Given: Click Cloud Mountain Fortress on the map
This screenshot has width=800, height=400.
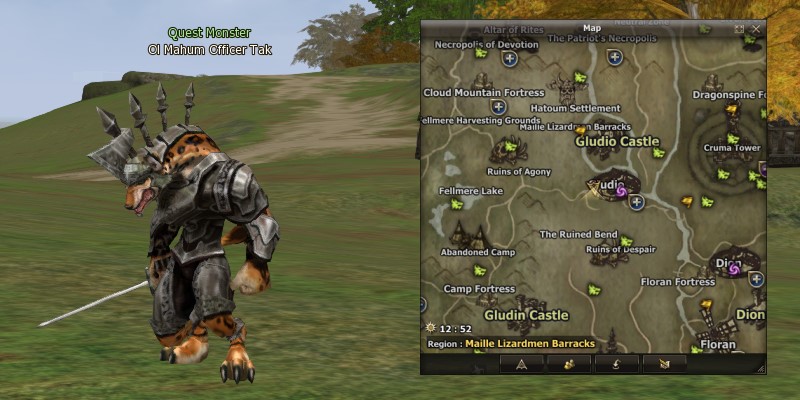Looking at the screenshot, I should (484, 93).
